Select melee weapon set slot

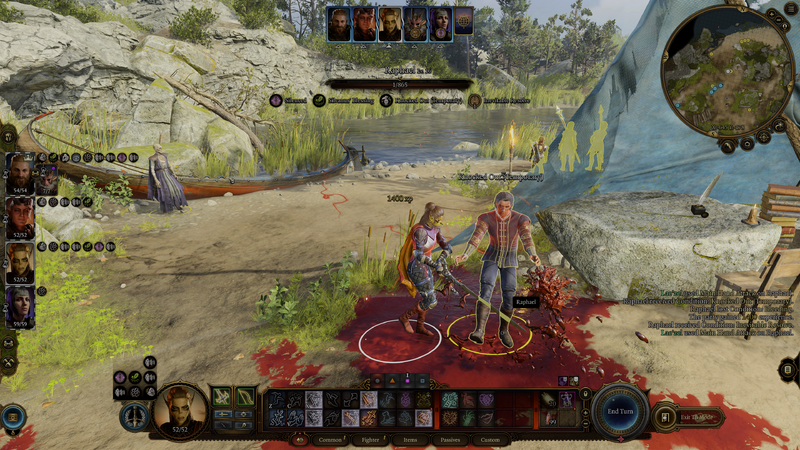tap(221, 397)
